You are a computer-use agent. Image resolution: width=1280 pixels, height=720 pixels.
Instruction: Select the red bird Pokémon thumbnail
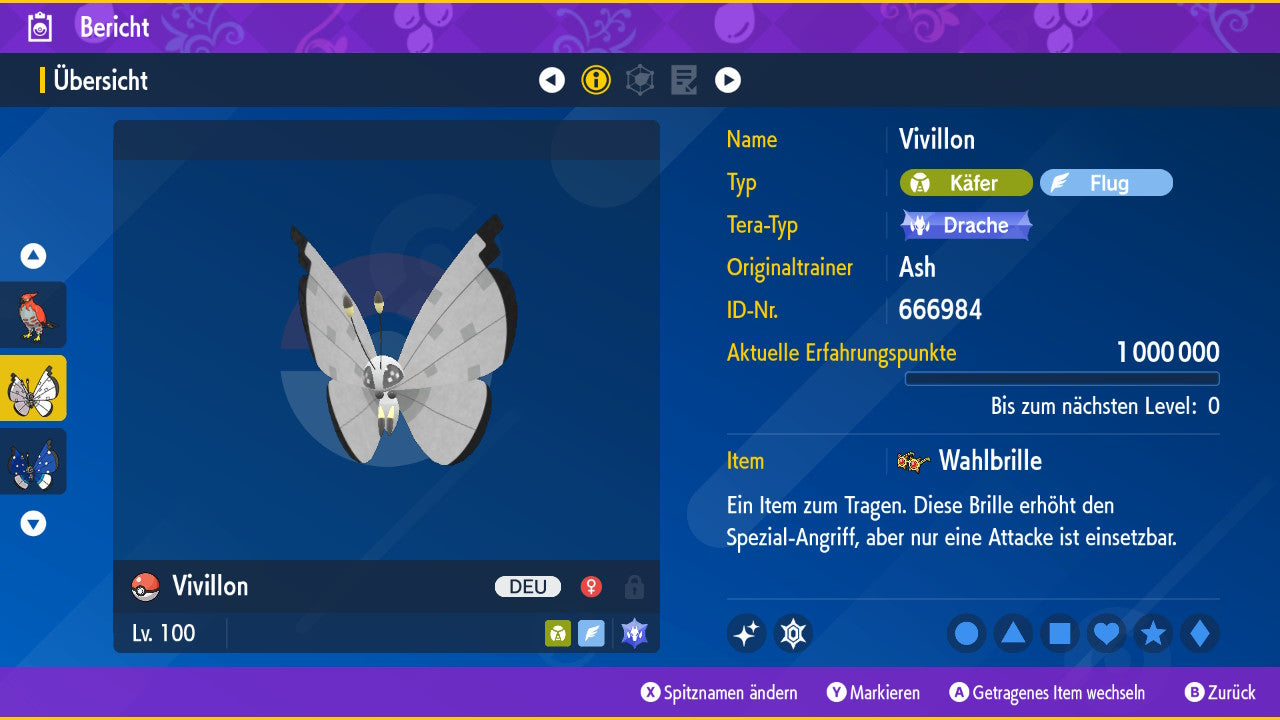[33, 315]
